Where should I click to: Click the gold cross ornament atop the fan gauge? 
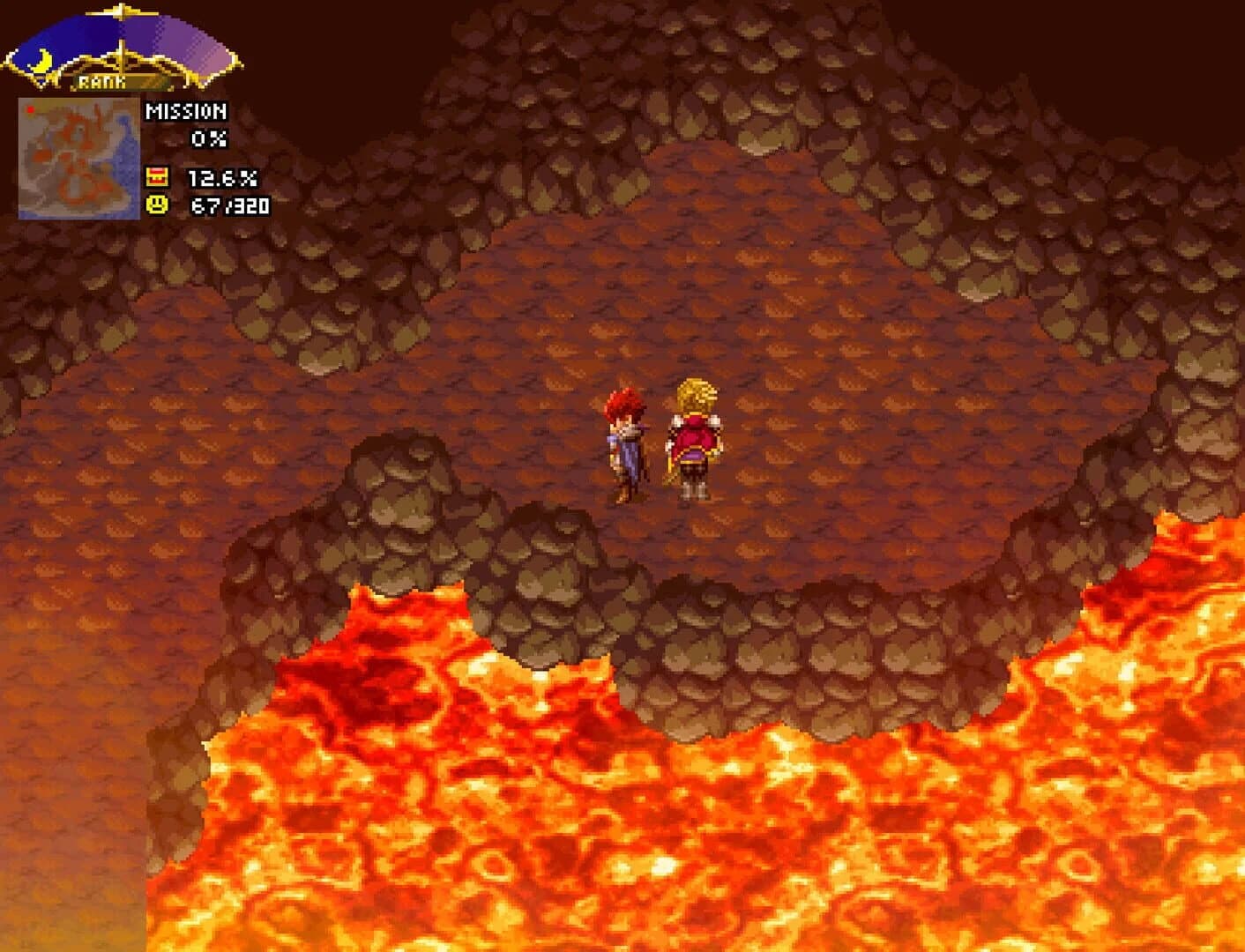pos(121,11)
